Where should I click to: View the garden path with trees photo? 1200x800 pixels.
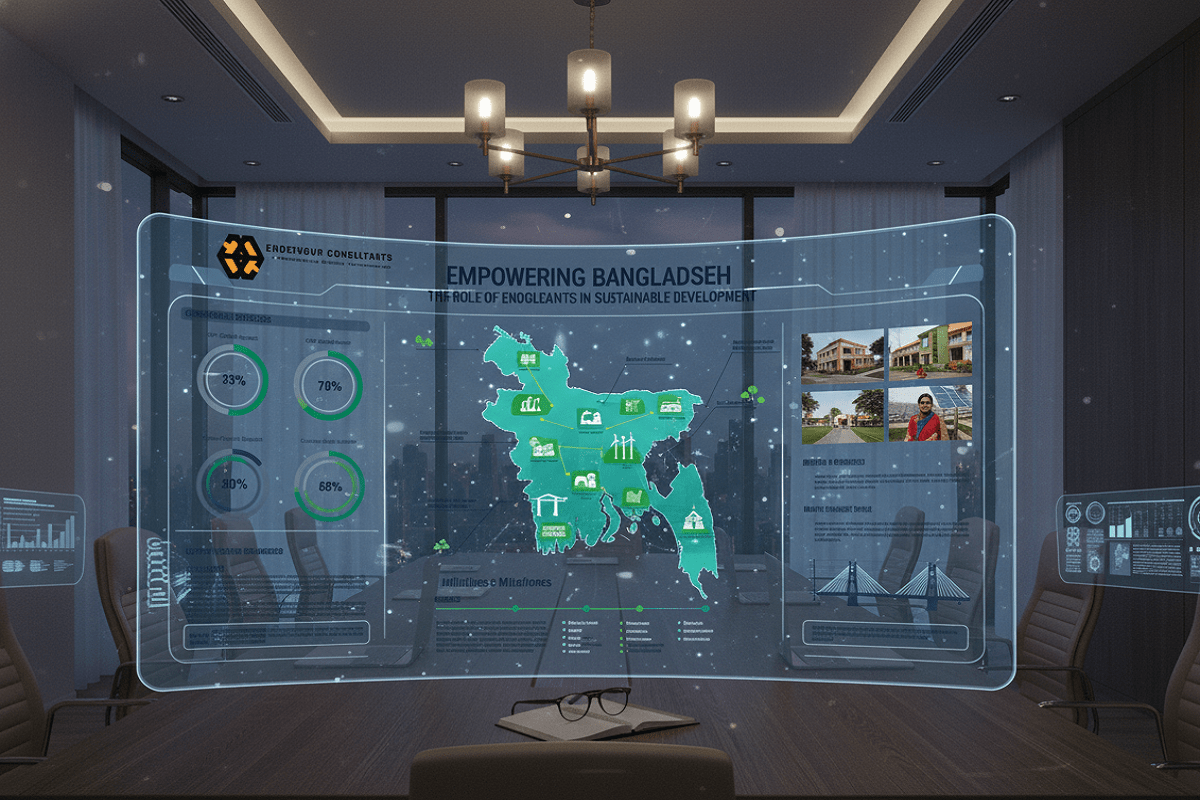pos(842,415)
